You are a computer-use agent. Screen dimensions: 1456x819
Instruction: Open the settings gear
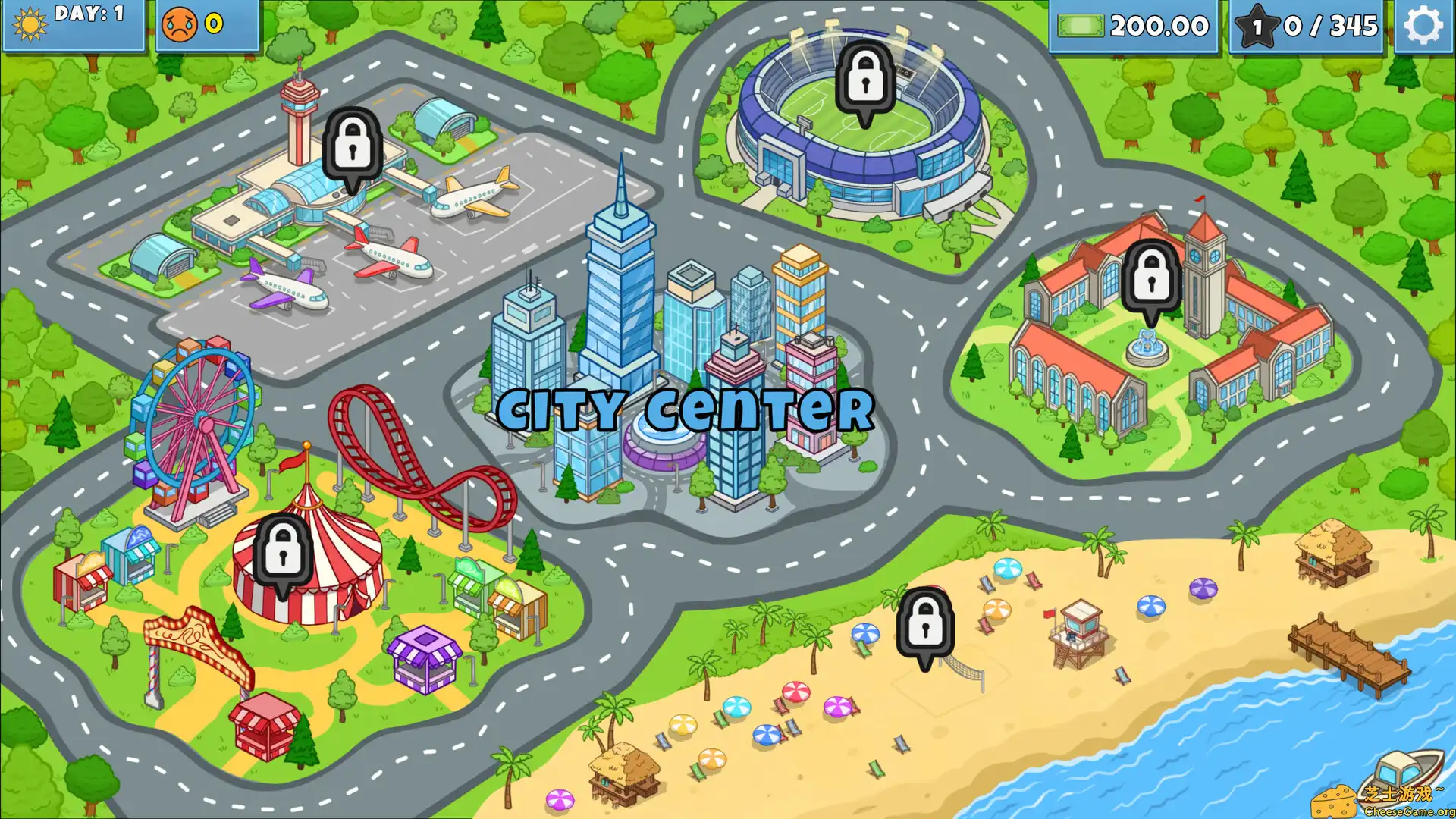pos(1424,24)
